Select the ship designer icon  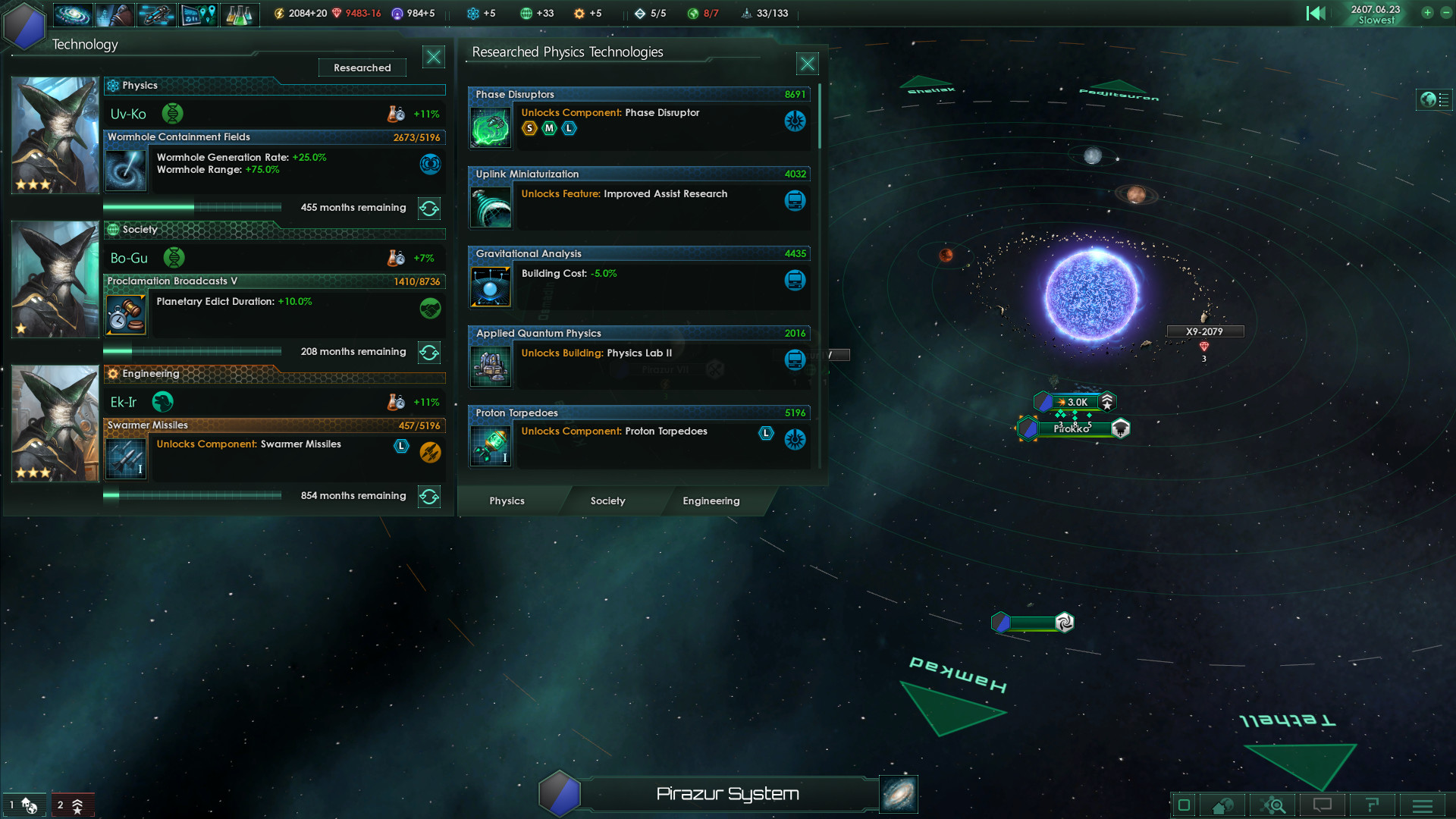(x=156, y=14)
